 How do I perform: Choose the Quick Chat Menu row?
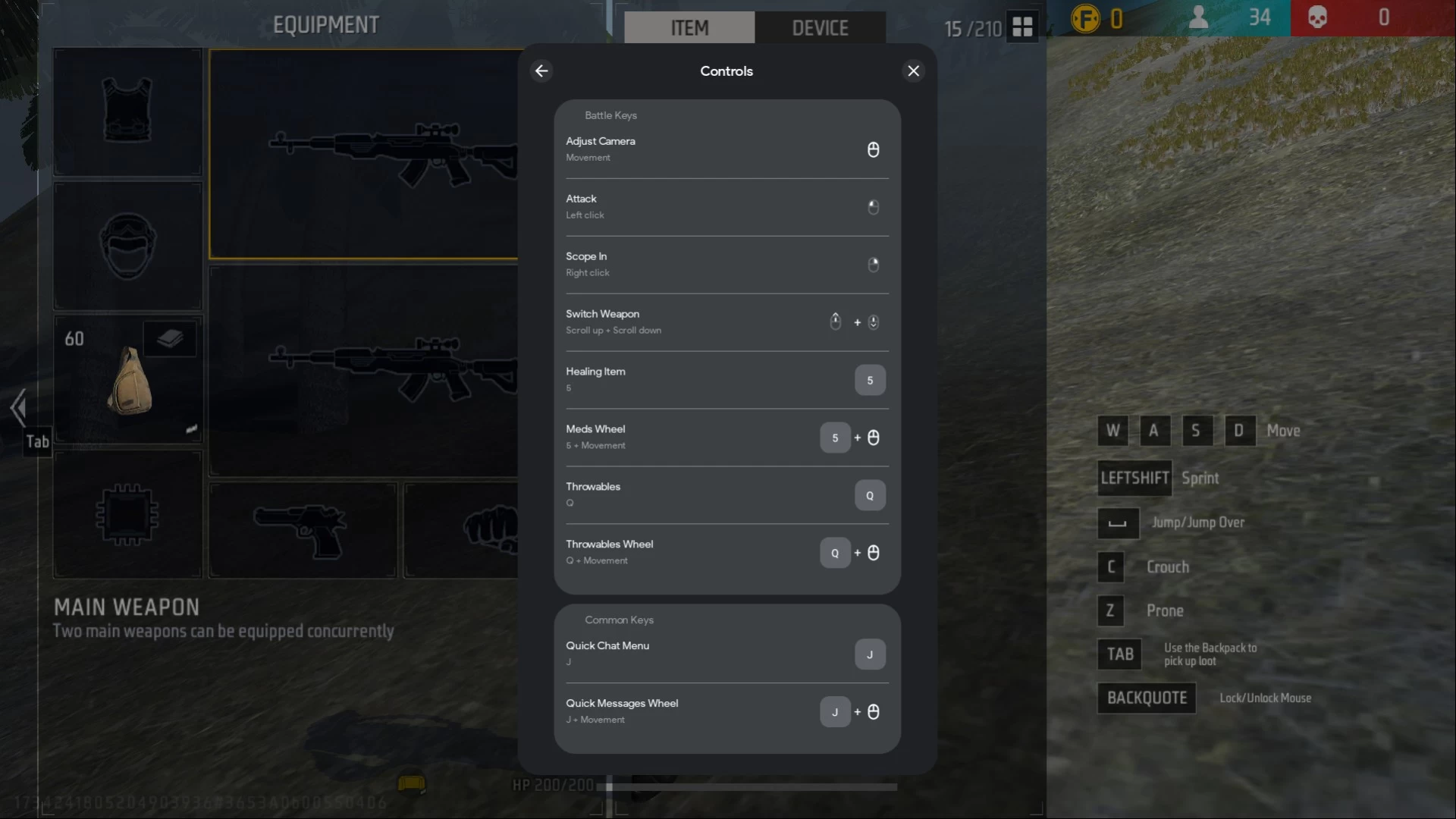click(726, 654)
